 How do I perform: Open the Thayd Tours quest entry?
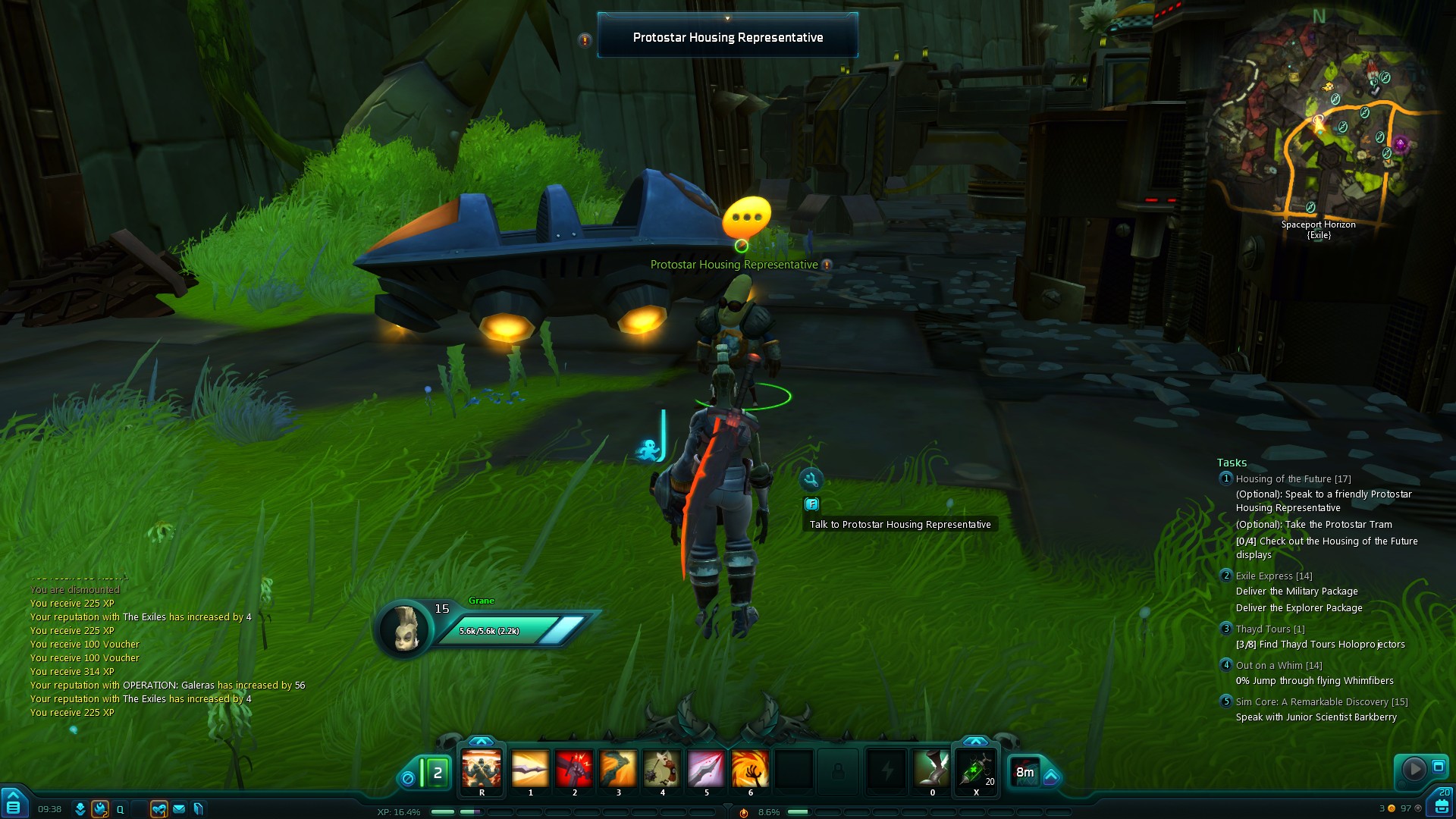tap(1269, 629)
